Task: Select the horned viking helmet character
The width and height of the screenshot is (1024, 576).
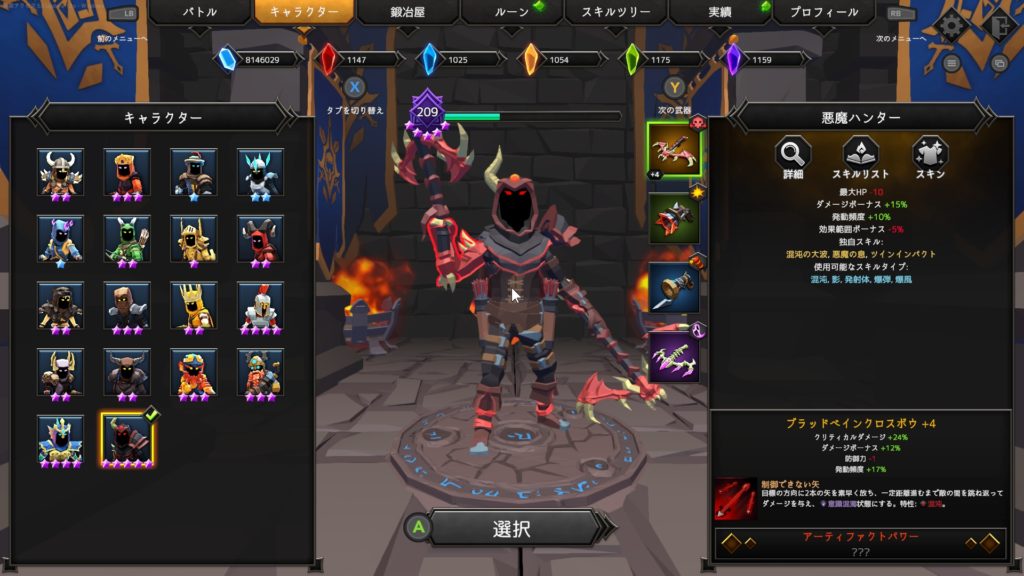Action: tap(60, 172)
